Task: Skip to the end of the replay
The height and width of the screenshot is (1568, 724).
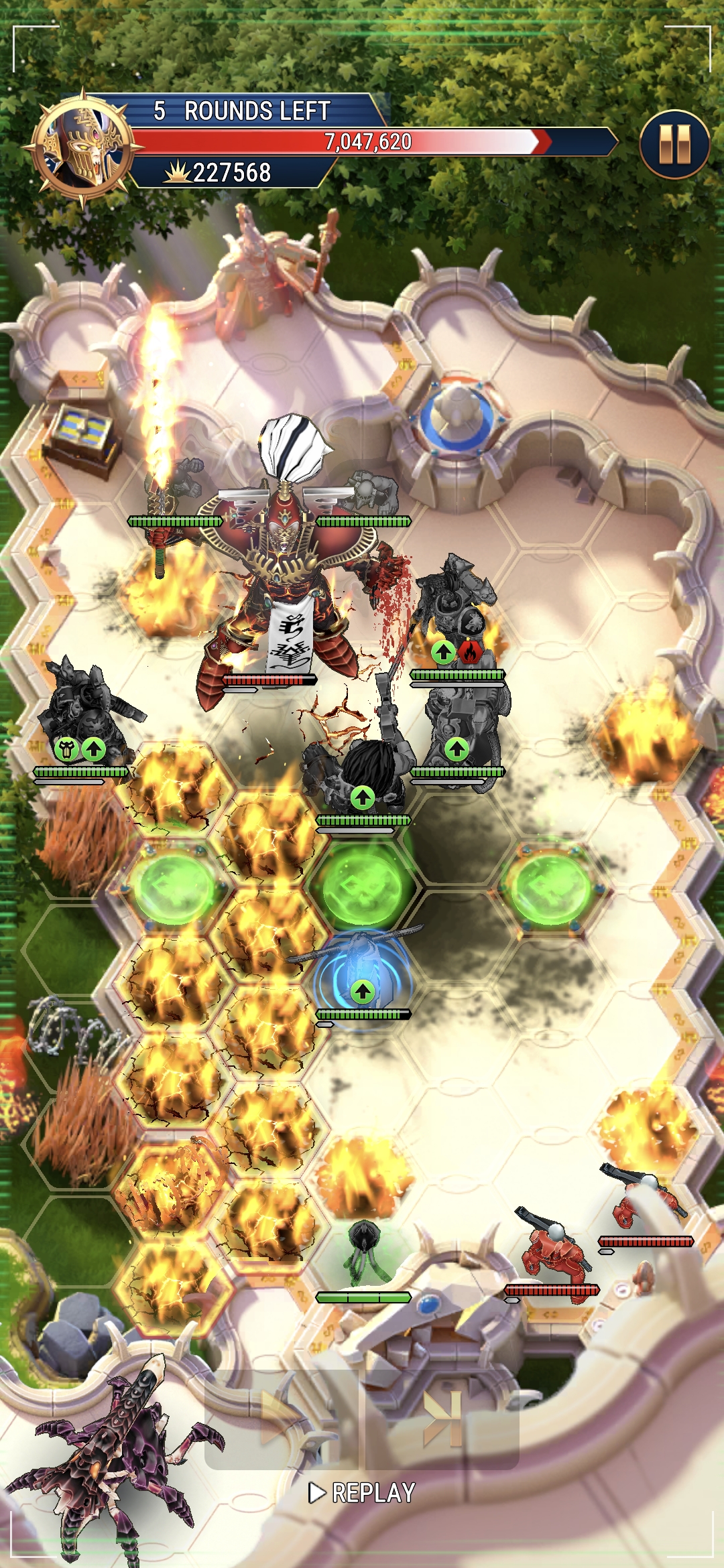Action: coord(442,1420)
